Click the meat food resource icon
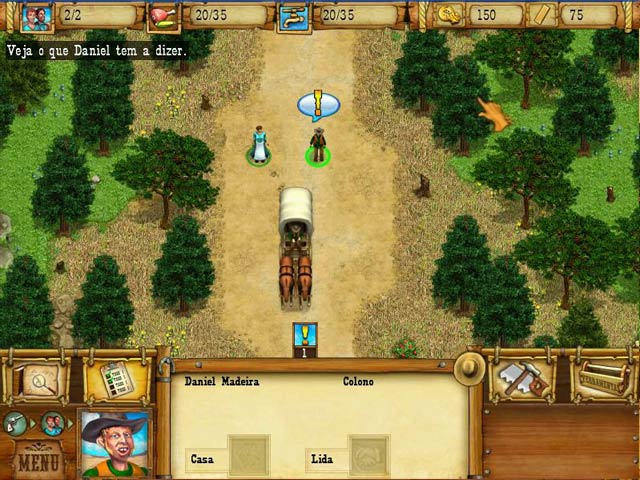The image size is (640, 480). click(161, 15)
